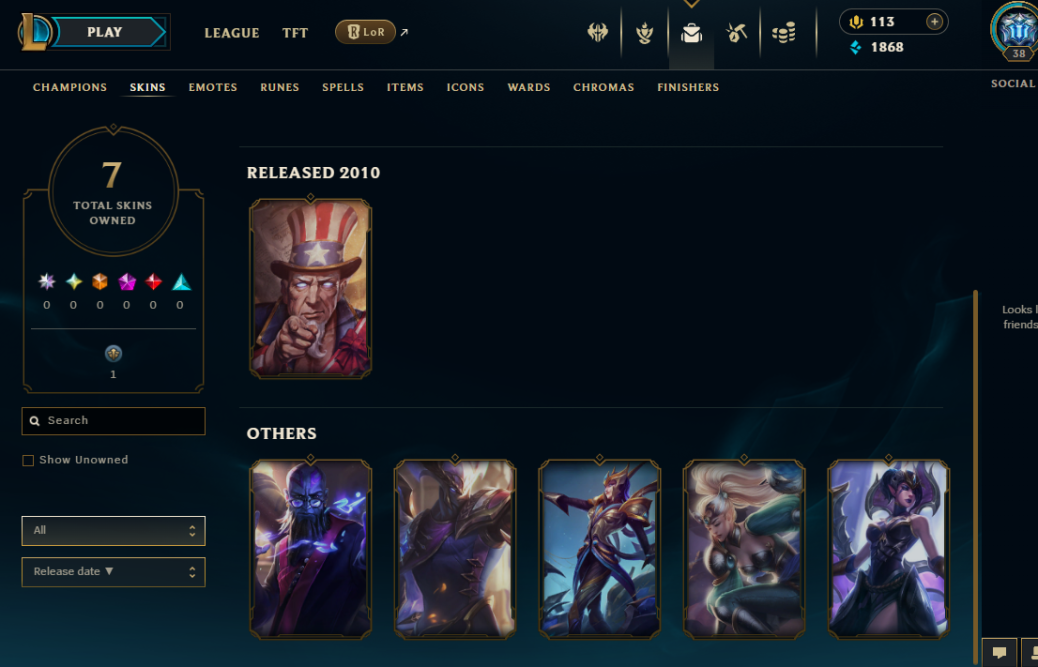Image resolution: width=1038 pixels, height=667 pixels.
Task: Open the Finishers tab
Action: [688, 87]
